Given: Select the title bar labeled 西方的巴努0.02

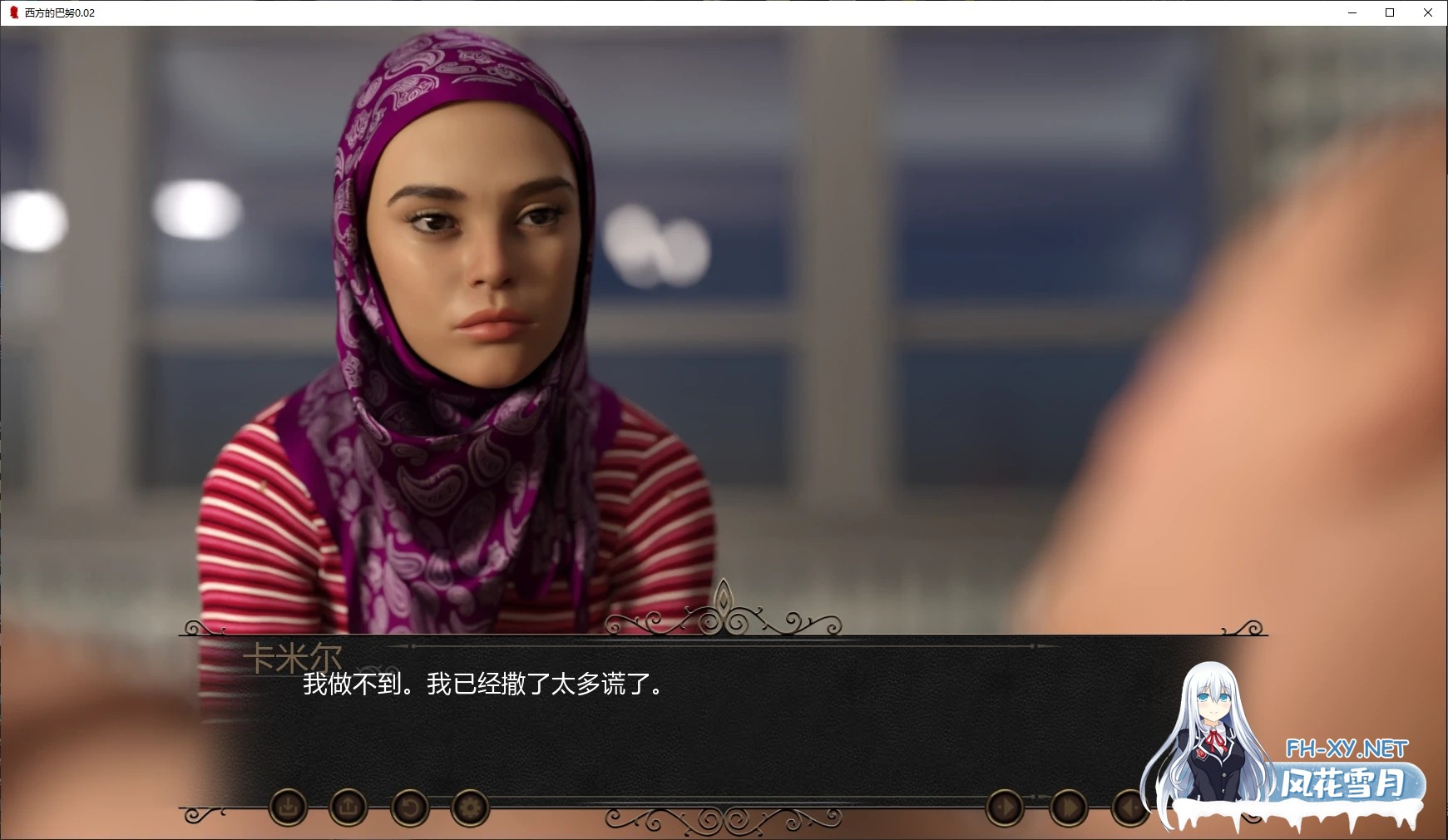Looking at the screenshot, I should 58,12.
